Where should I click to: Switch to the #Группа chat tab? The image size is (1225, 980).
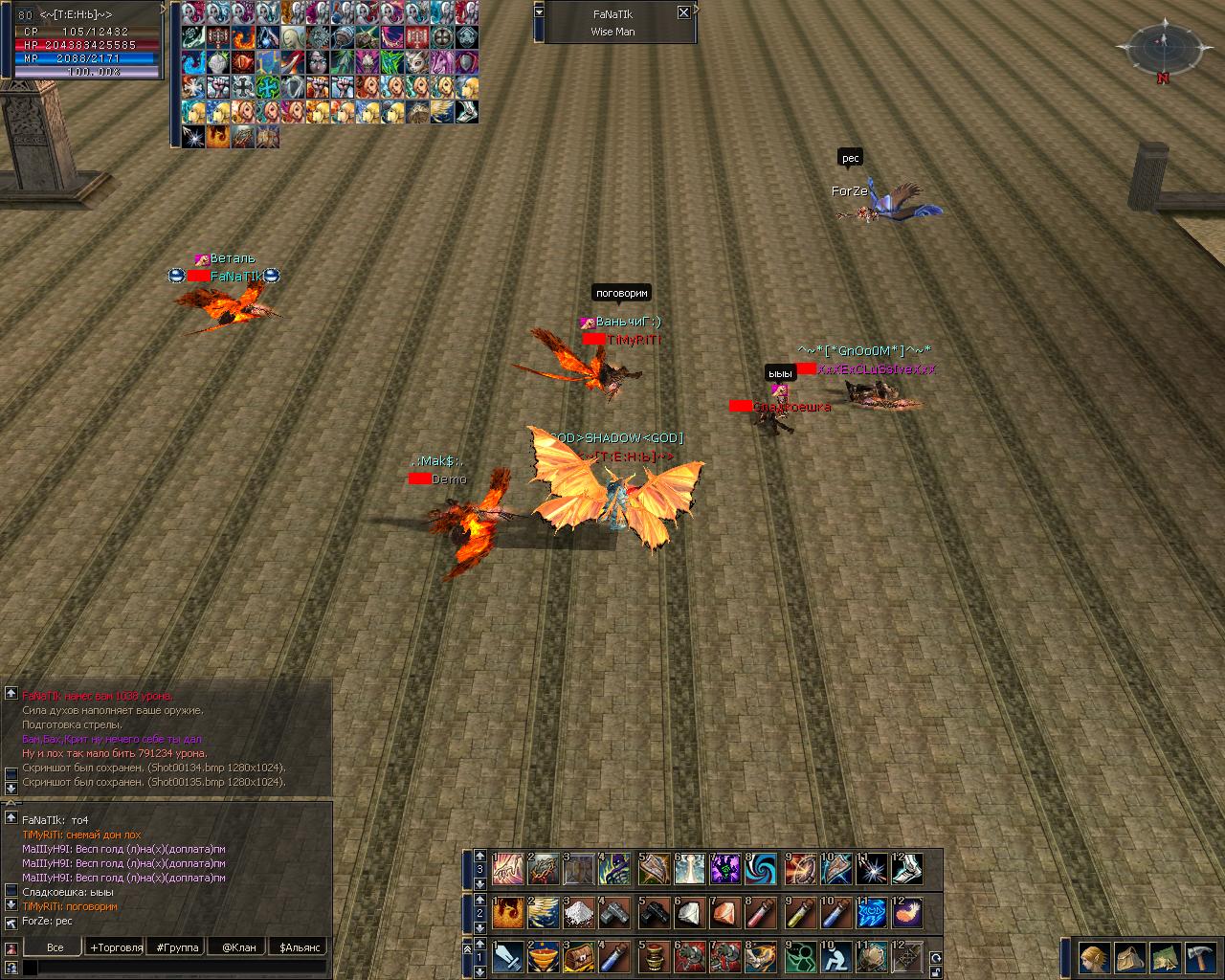point(177,947)
